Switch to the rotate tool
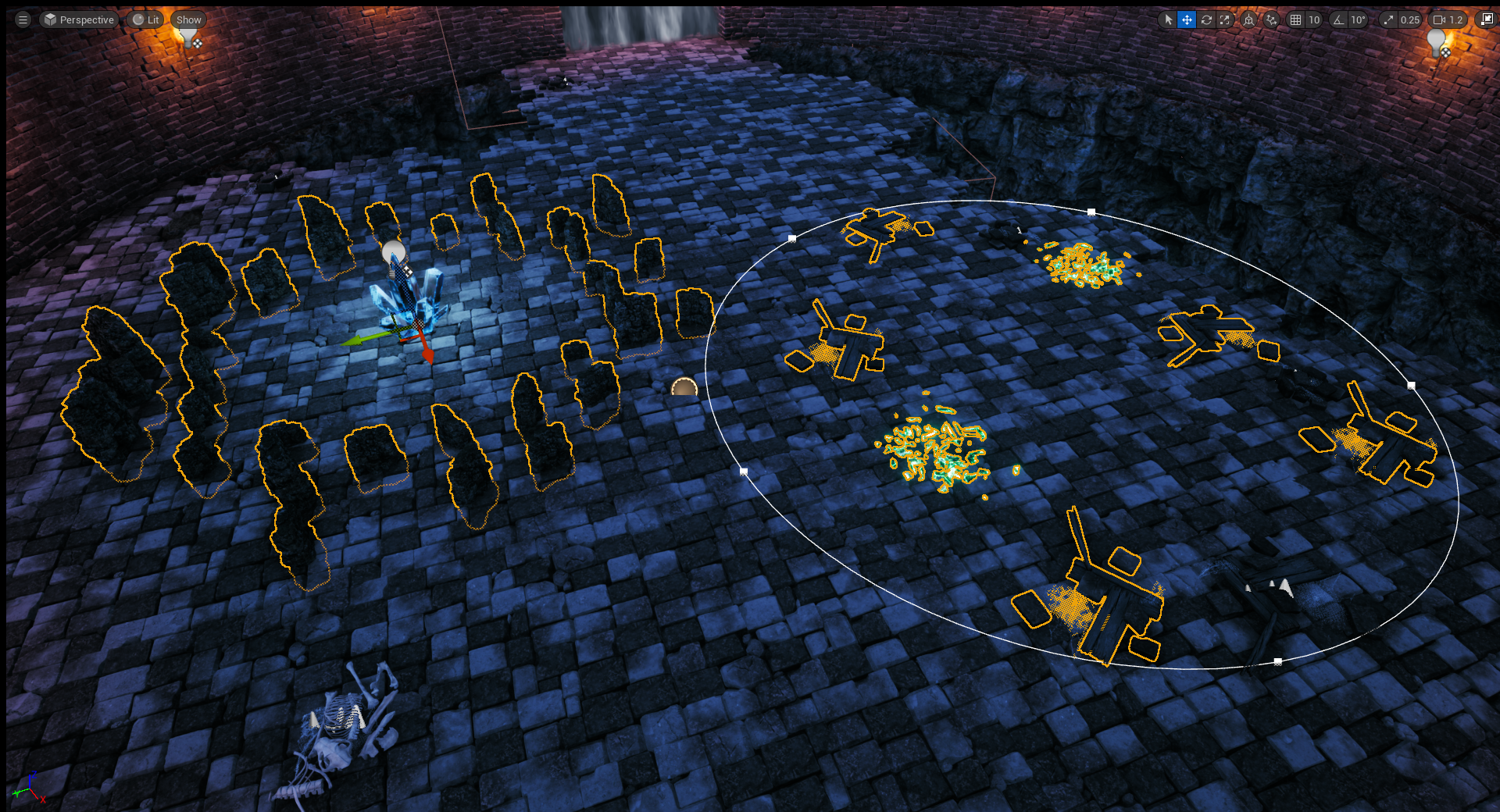Viewport: 1500px width, 812px height. click(x=1206, y=20)
